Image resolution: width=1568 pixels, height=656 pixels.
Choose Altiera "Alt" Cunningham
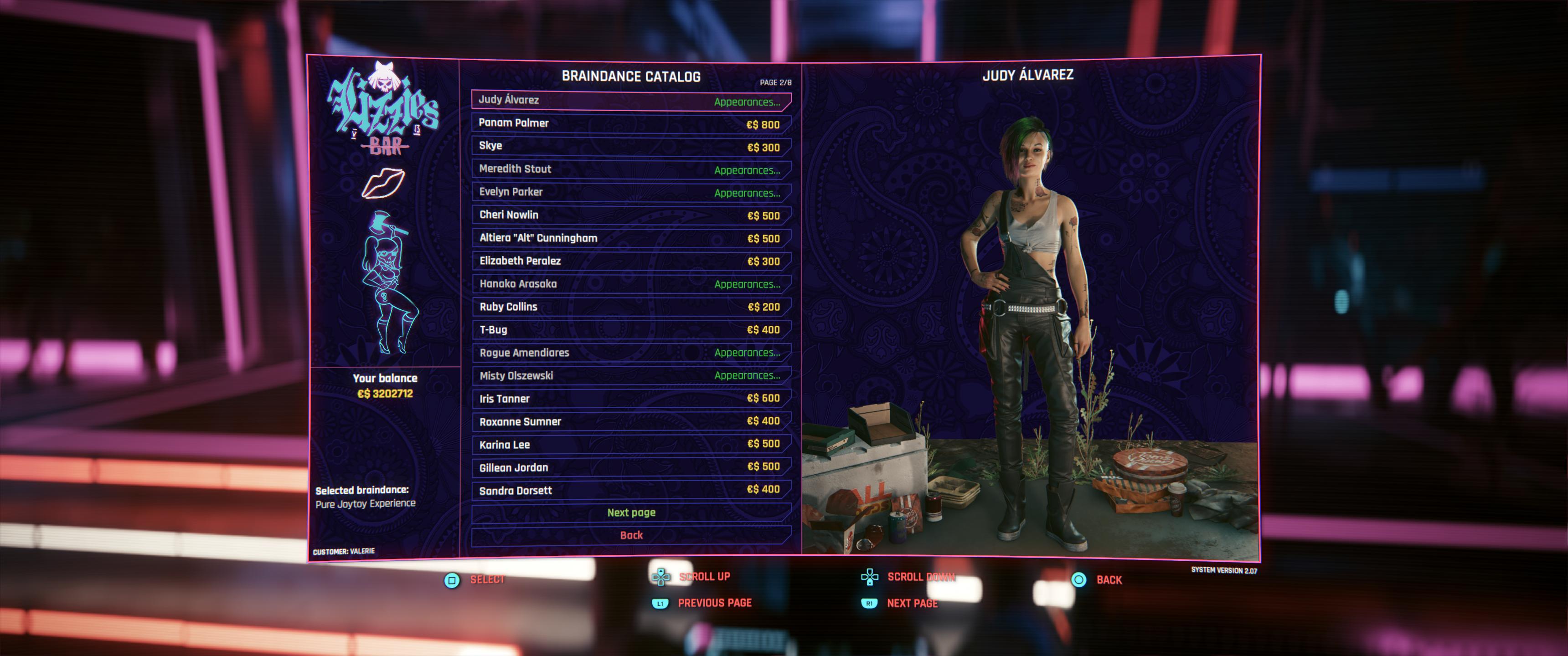pyautogui.click(x=630, y=238)
